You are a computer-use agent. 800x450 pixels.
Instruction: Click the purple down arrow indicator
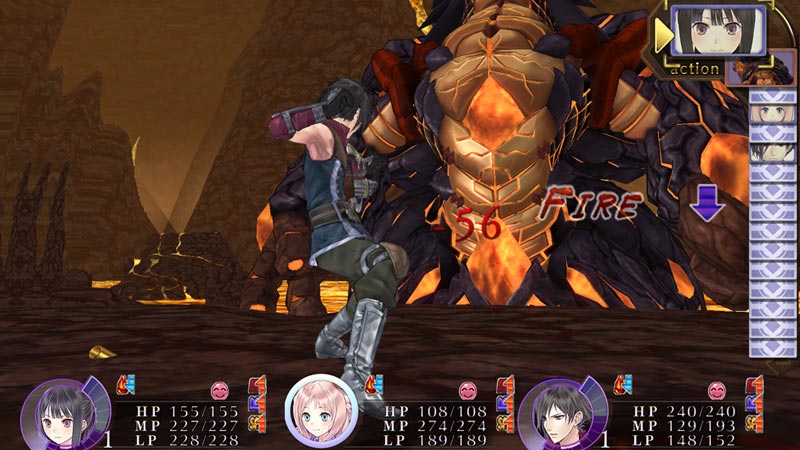coord(707,201)
